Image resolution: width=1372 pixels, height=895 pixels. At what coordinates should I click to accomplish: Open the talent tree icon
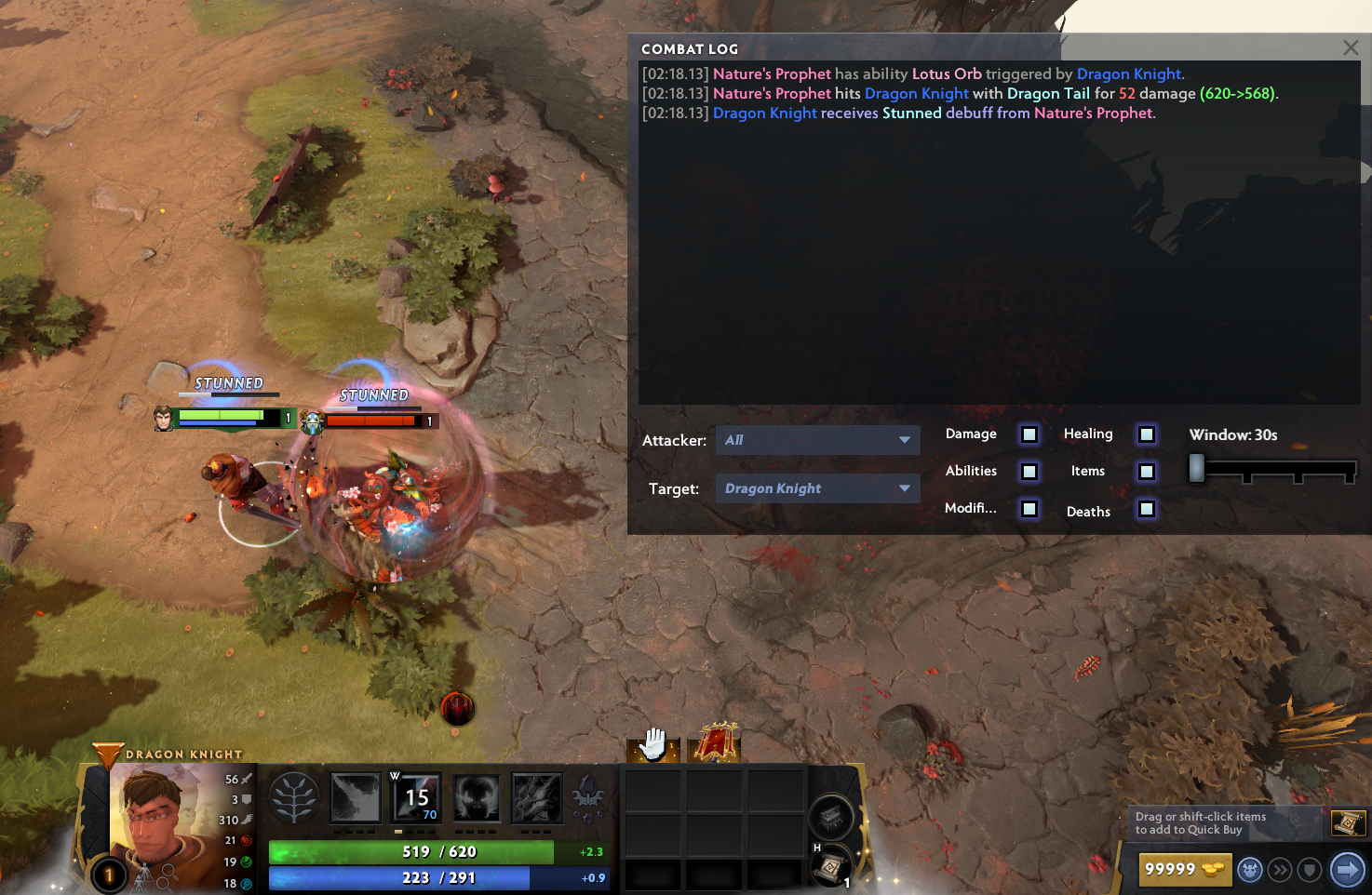click(x=294, y=798)
